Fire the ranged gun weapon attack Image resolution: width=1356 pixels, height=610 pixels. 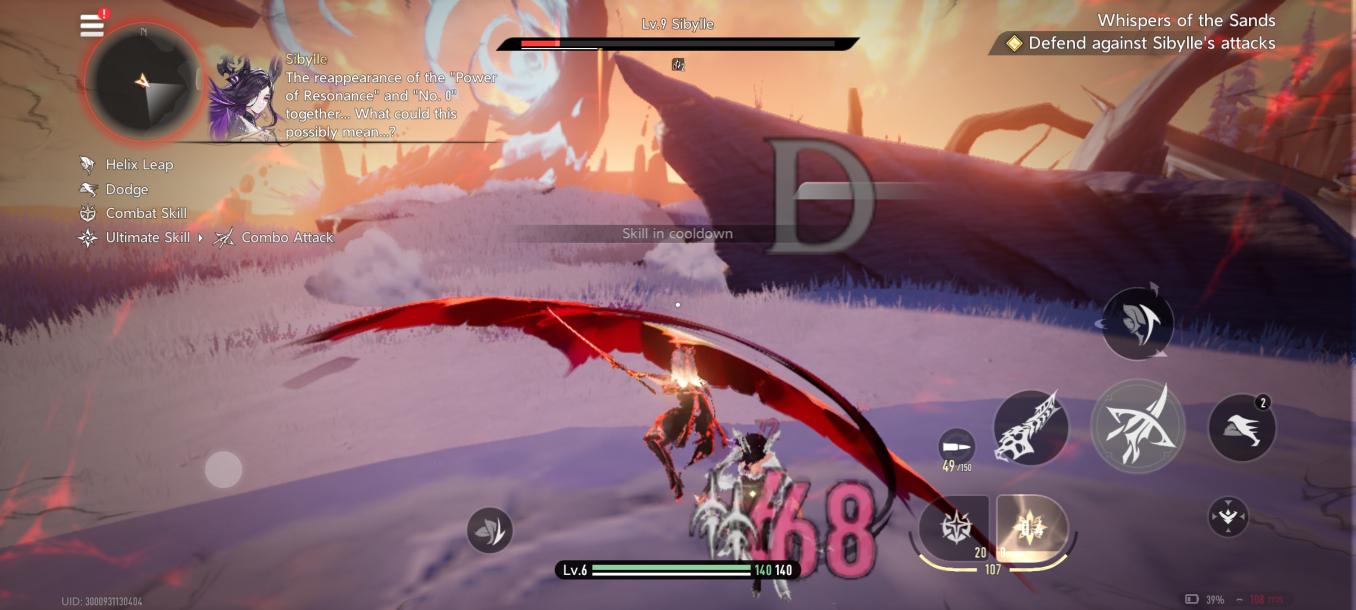coord(1031,427)
